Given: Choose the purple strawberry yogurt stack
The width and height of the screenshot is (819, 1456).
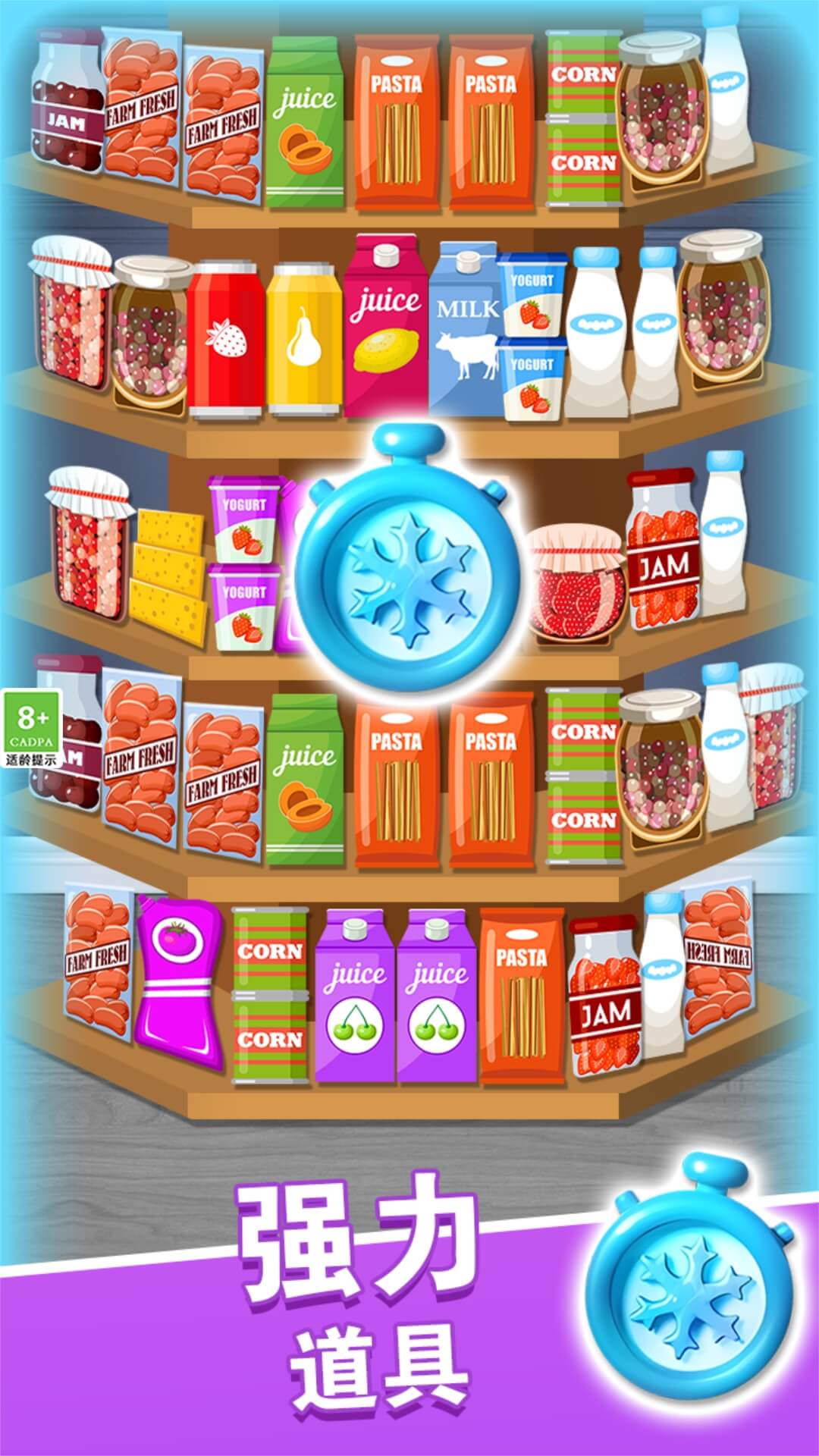Looking at the screenshot, I should (244, 561).
